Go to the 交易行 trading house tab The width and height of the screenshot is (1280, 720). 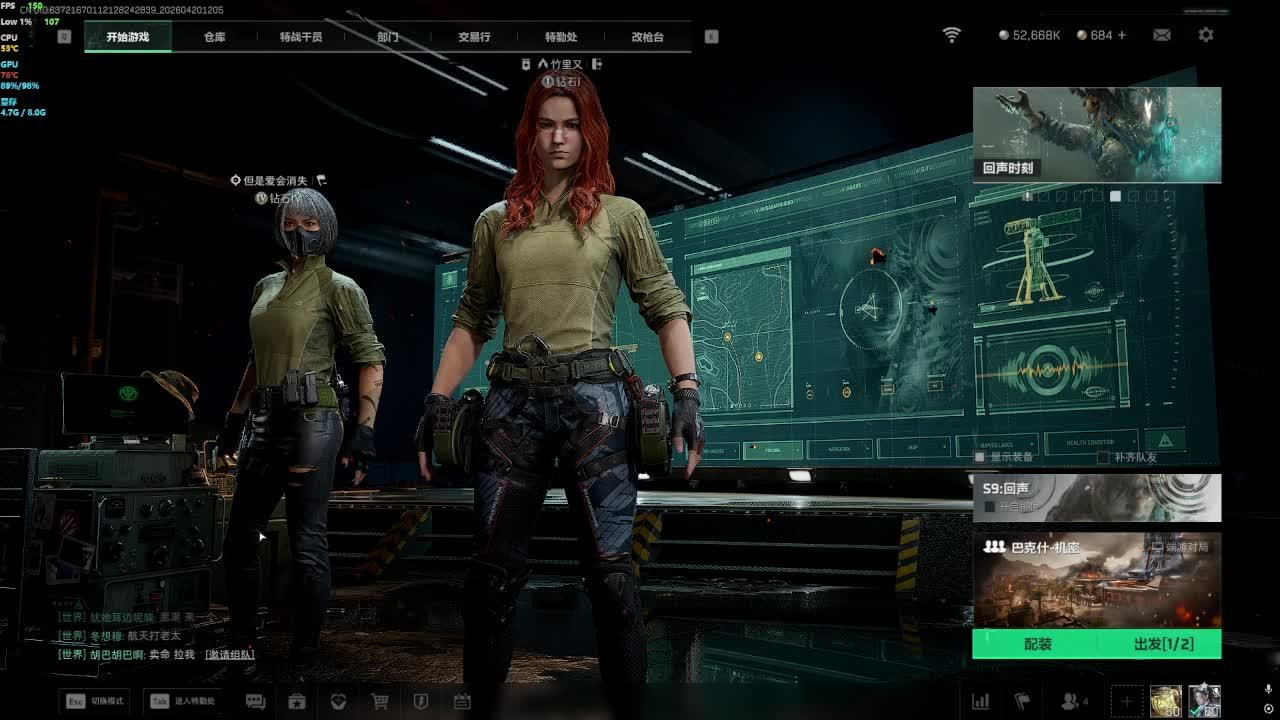pyautogui.click(x=474, y=37)
